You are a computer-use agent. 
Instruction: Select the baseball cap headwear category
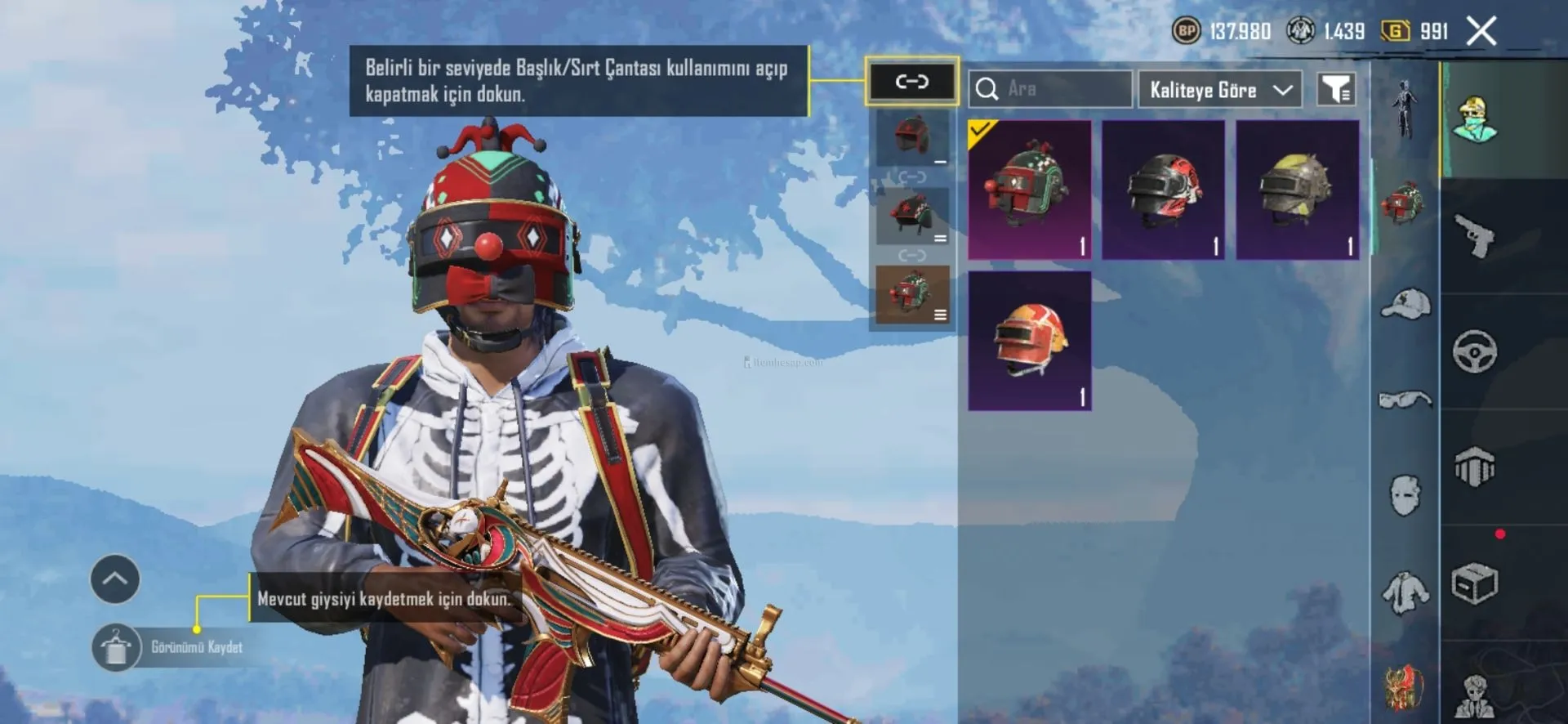[1405, 304]
